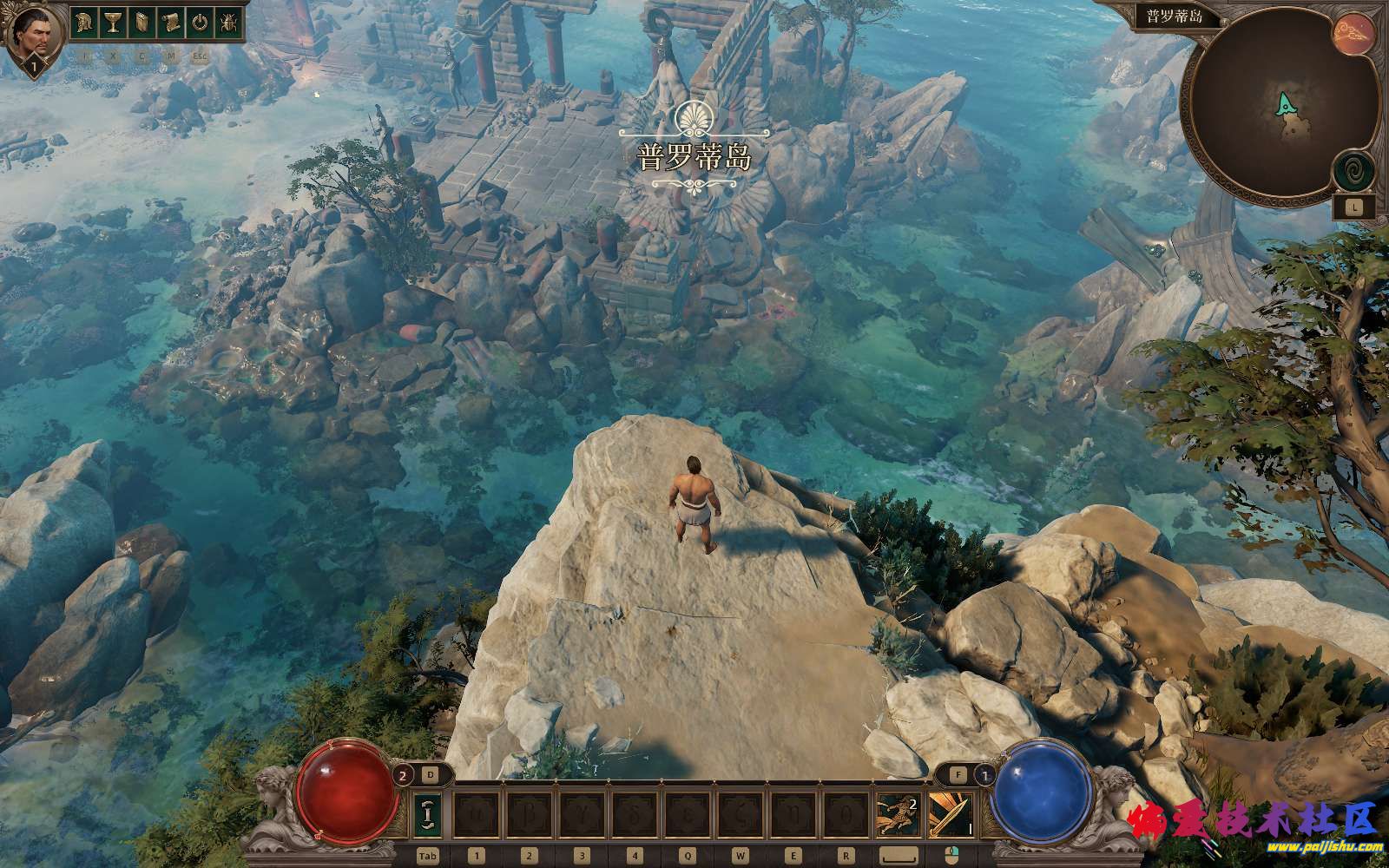Open the golden chalice menu icon
The image size is (1389, 868).
click(x=113, y=23)
